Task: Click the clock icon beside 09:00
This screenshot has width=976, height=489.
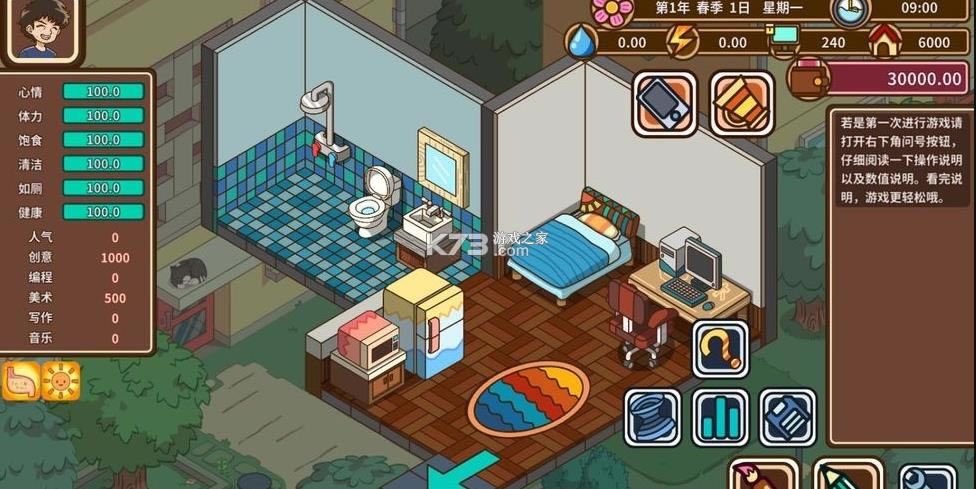Action: point(851,11)
